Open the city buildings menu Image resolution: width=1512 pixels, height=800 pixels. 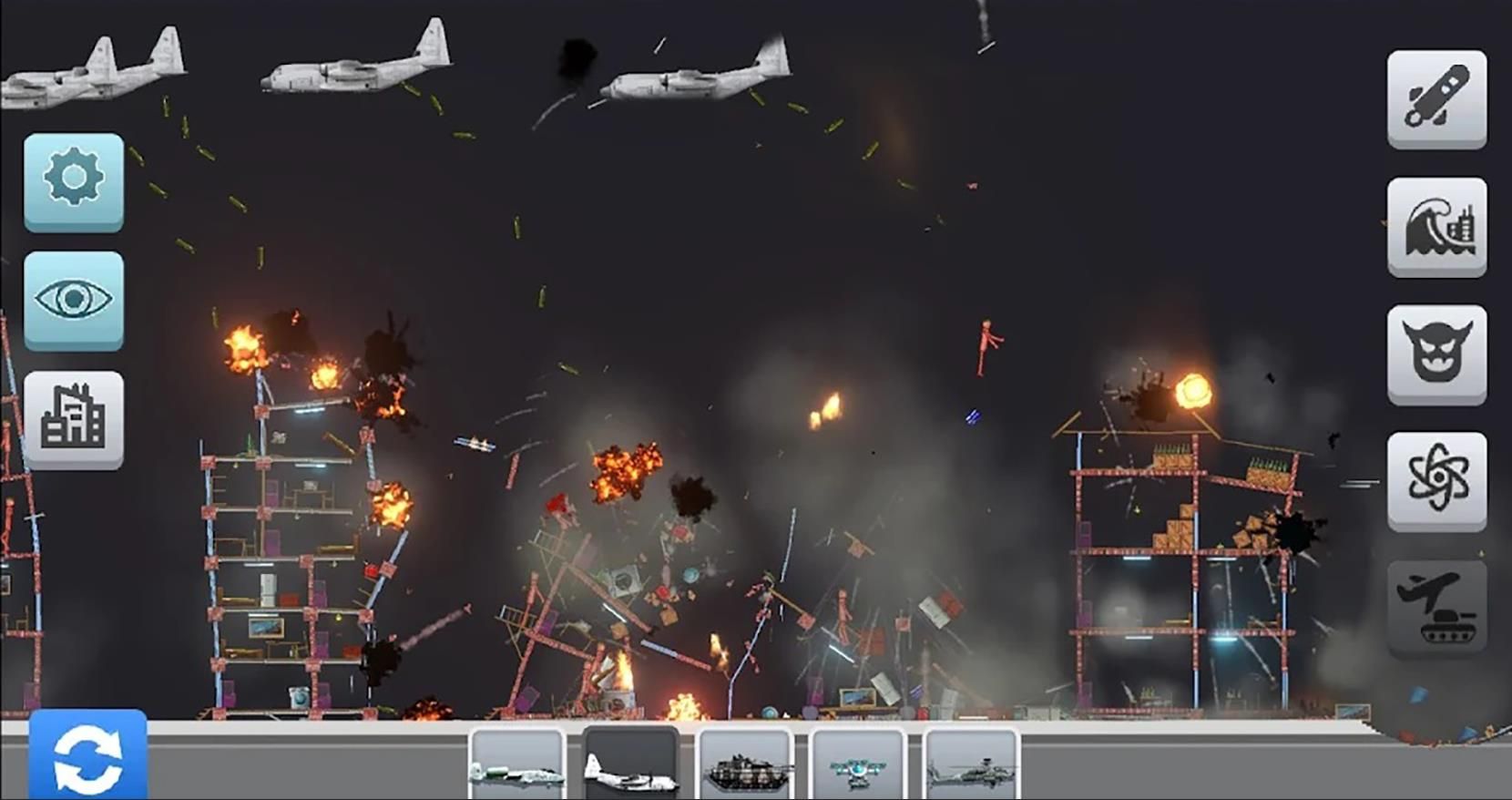point(74,418)
